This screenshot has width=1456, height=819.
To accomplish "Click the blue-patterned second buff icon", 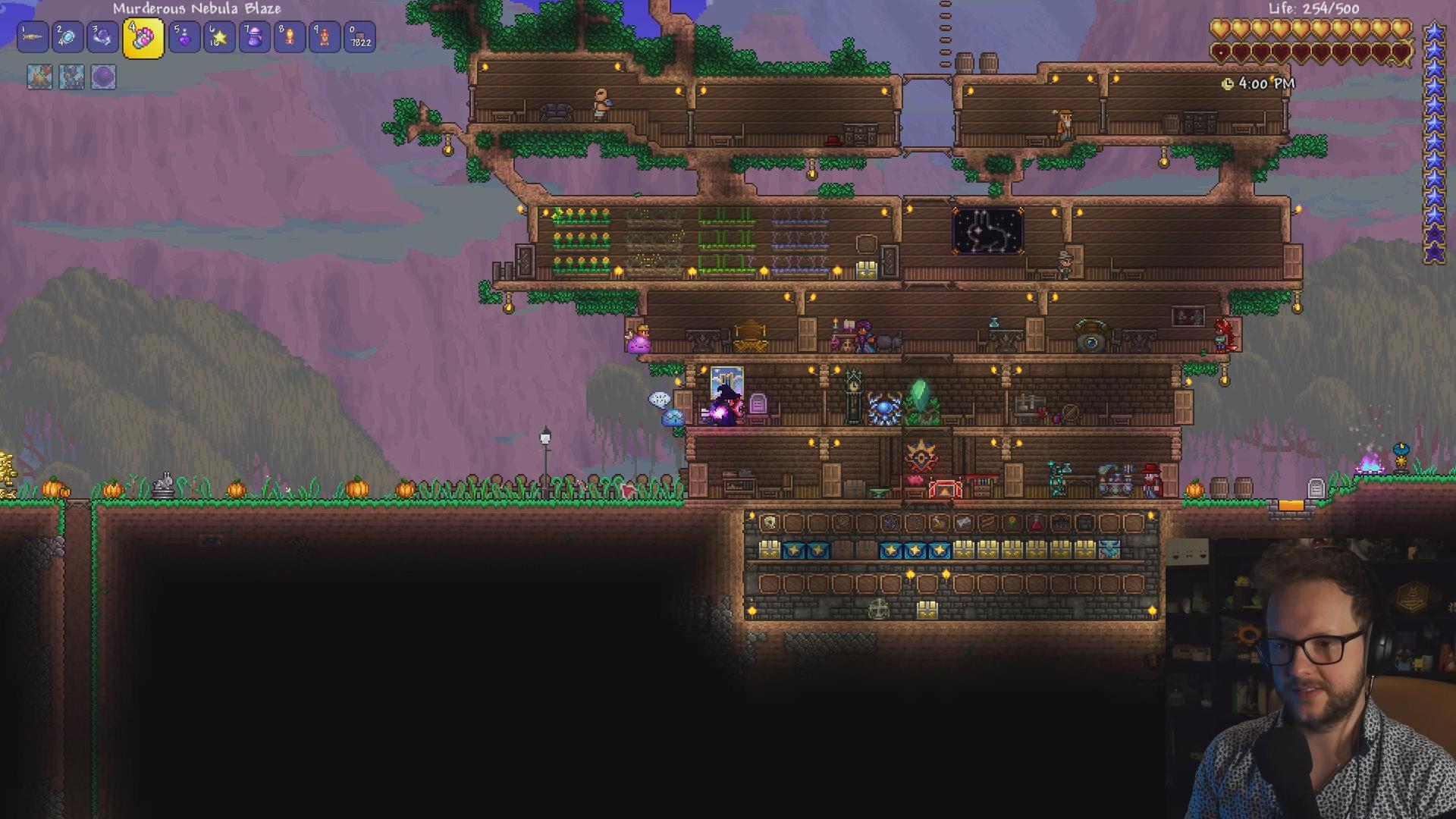I will (71, 77).
